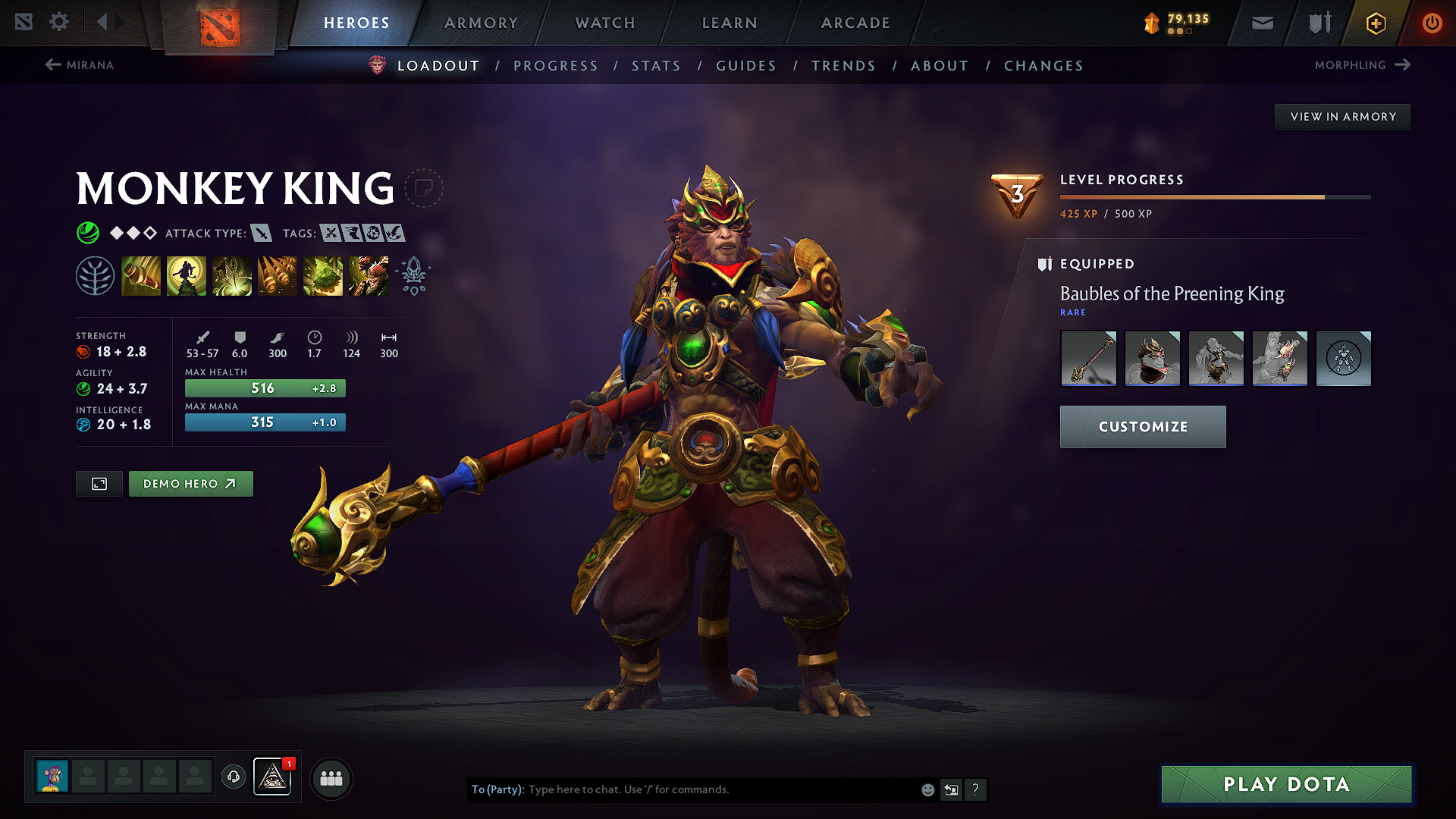
Task: Open the notifications mail icon
Action: [1261, 23]
